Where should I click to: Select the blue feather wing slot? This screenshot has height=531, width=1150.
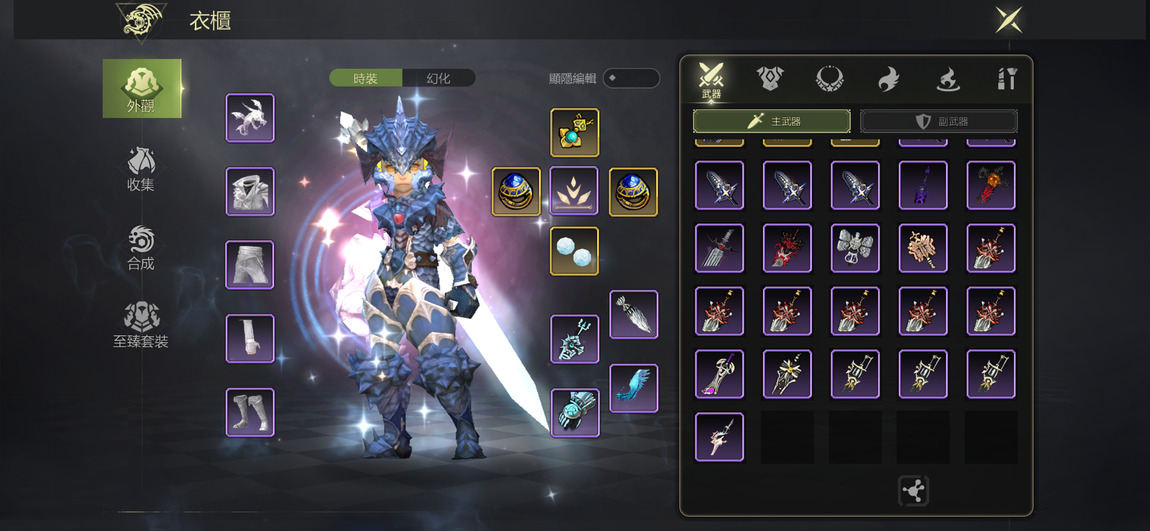[634, 388]
